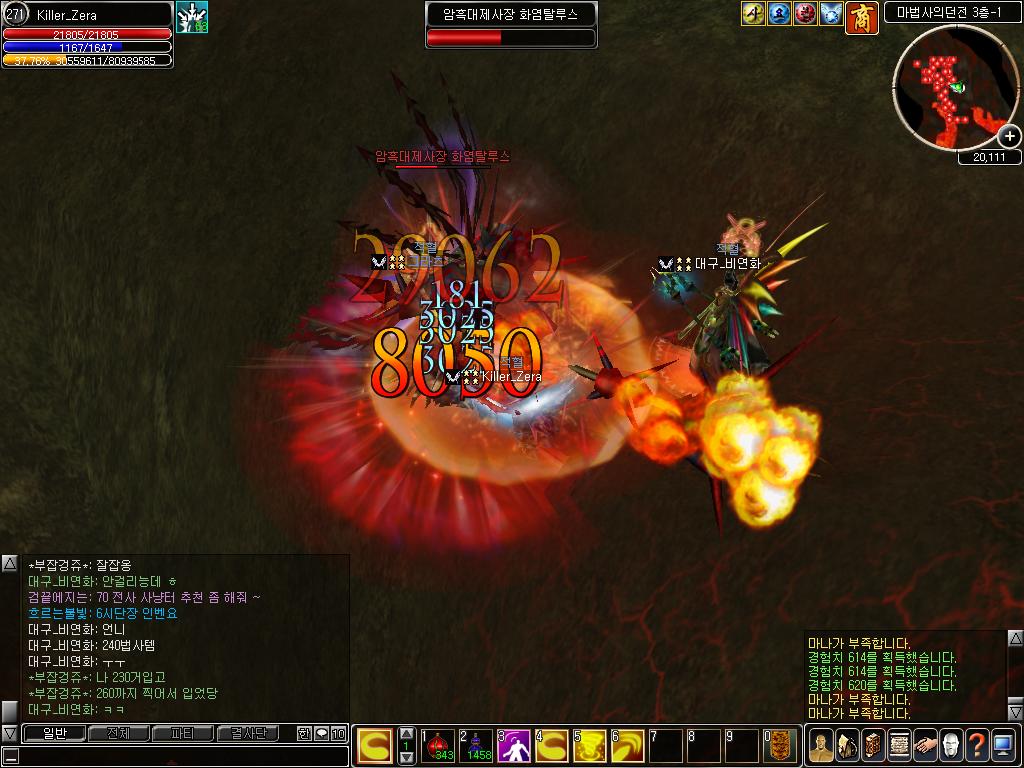Image resolution: width=1024 pixels, height=768 pixels.
Task: Click the speech bubble chat option button
Action: point(322,734)
